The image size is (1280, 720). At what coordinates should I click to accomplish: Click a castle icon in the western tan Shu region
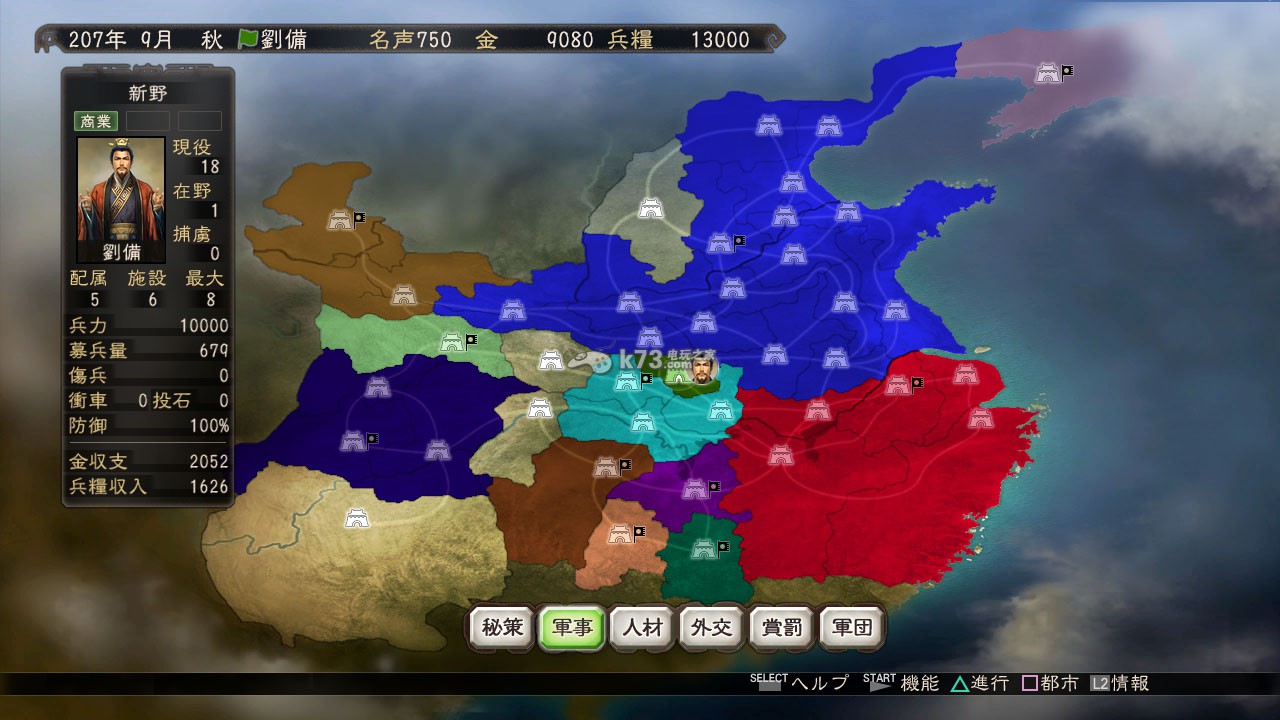(x=355, y=520)
